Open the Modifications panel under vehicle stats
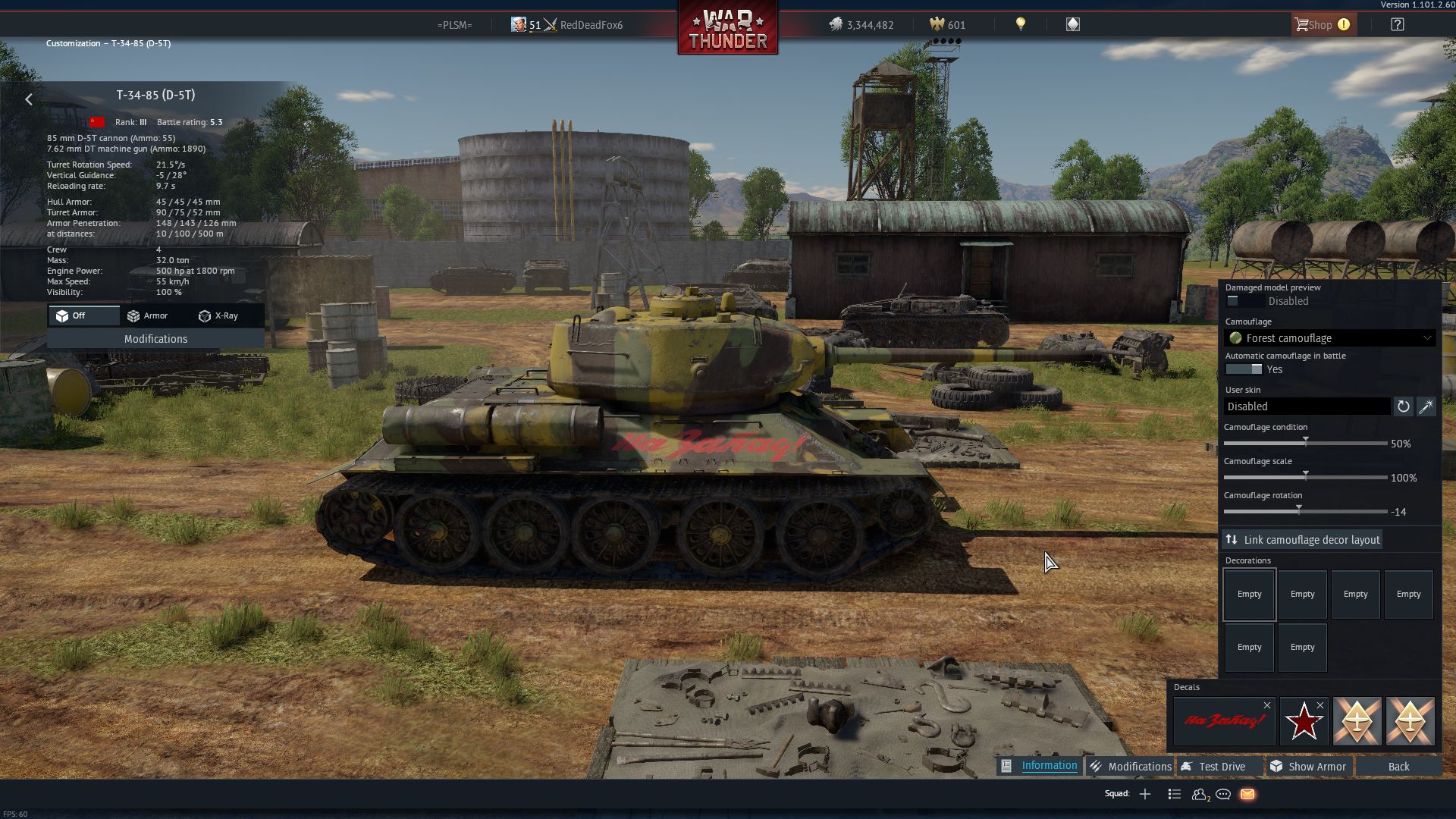 click(x=155, y=339)
